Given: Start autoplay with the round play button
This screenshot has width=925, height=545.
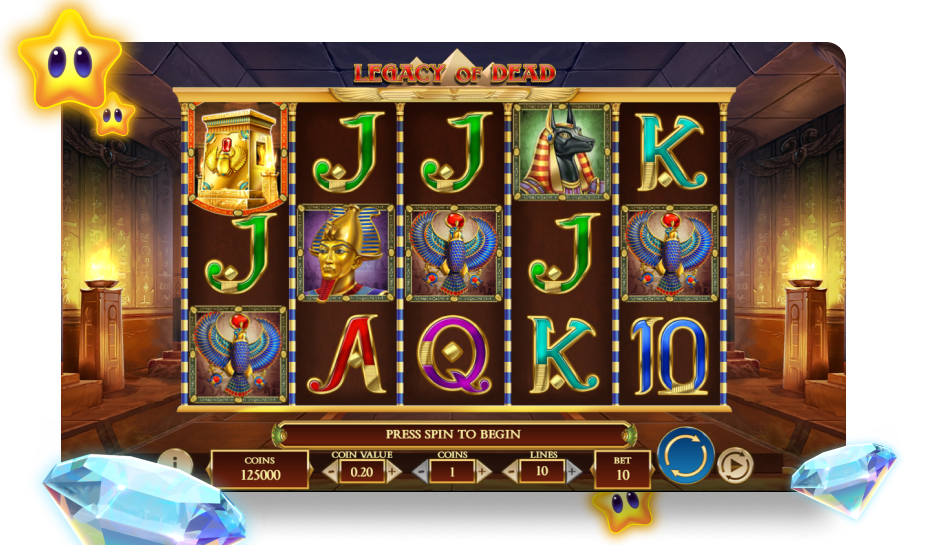Looking at the screenshot, I should [x=734, y=464].
